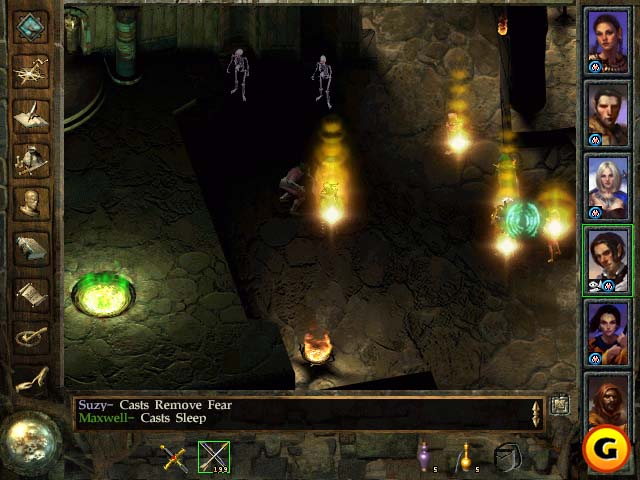Viewport: 640px width, 480px height.
Task: Open the inventory via the helmet button
Action: (32, 158)
